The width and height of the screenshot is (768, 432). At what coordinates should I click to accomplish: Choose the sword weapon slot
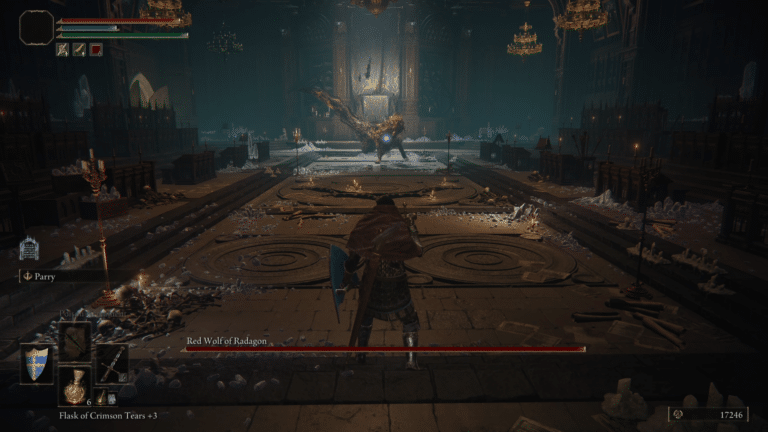pos(110,363)
